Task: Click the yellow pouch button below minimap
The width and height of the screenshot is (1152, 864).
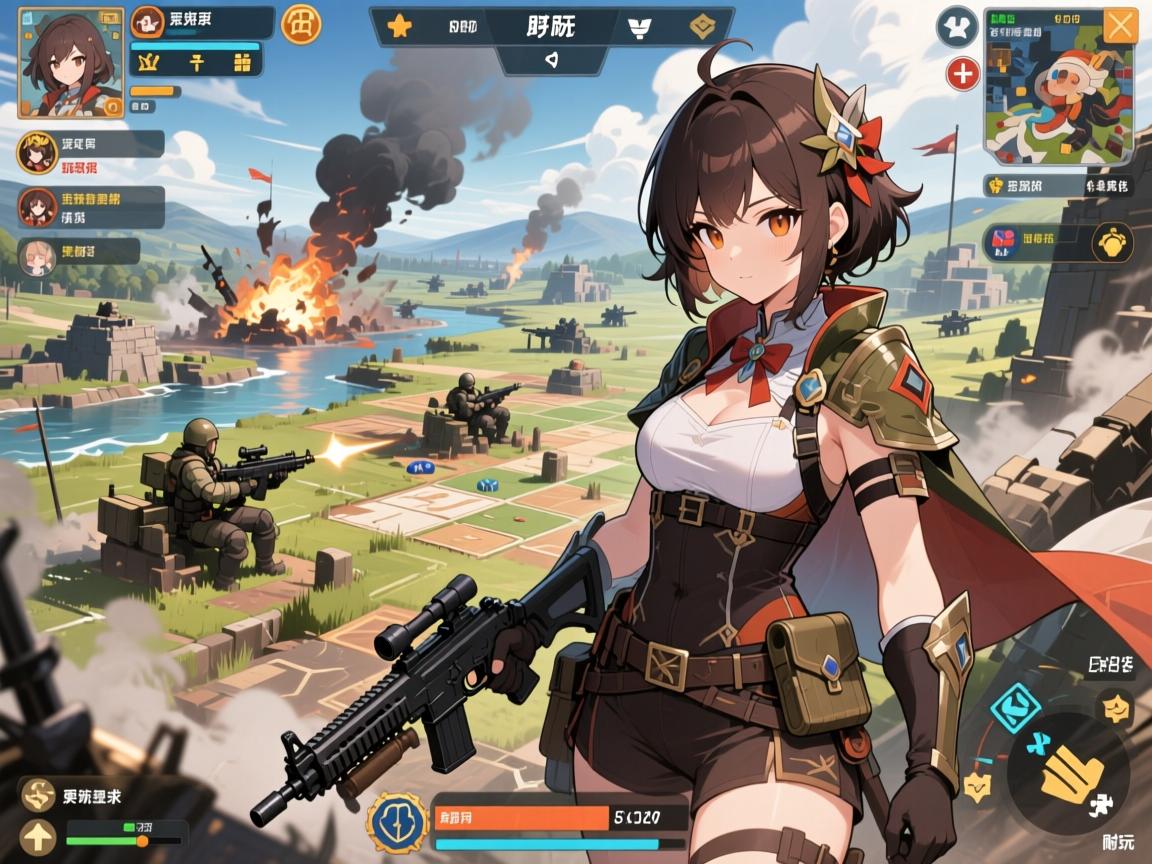Action: click(1111, 242)
